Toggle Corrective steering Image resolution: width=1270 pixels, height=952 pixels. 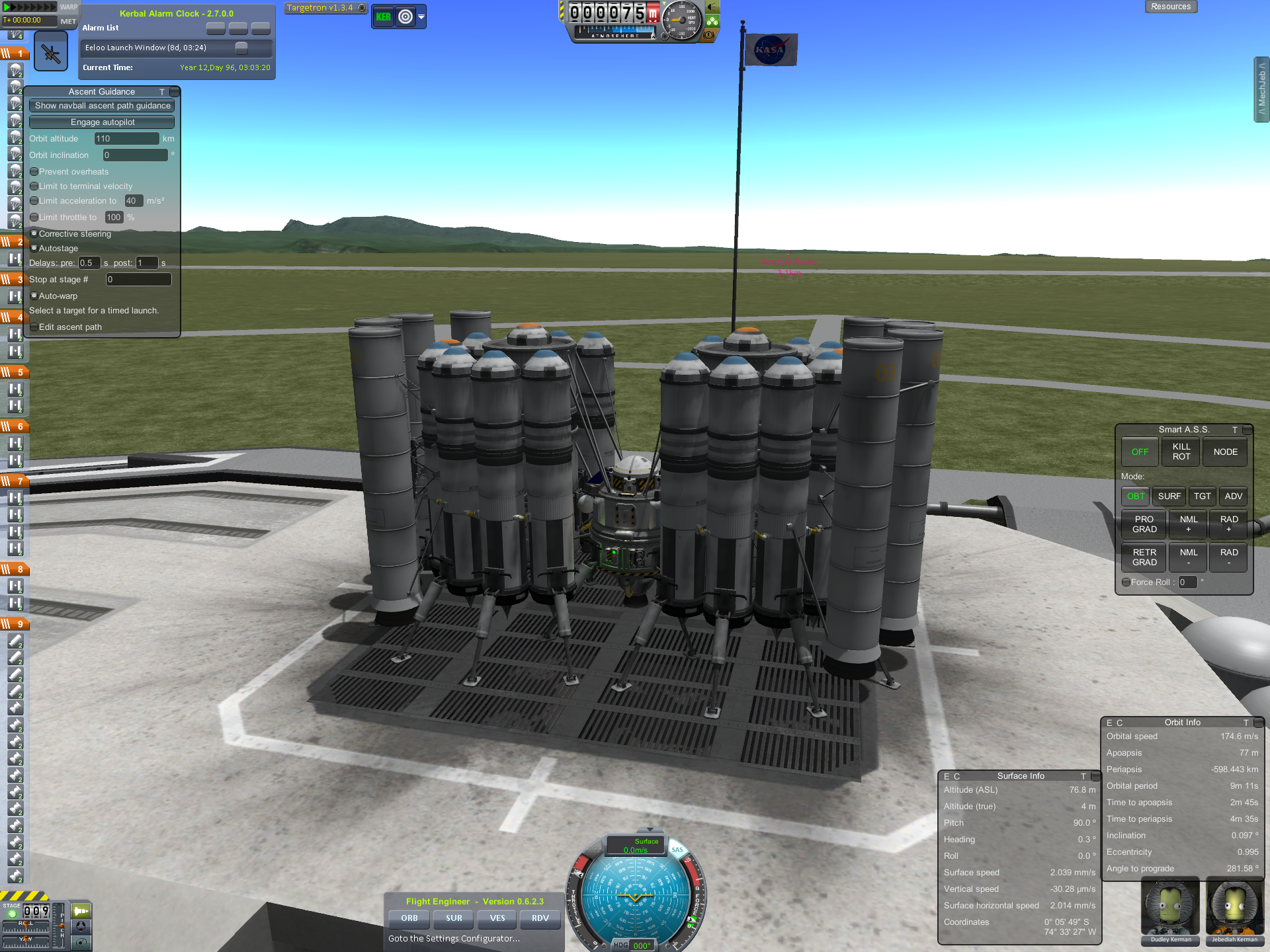pyautogui.click(x=34, y=234)
